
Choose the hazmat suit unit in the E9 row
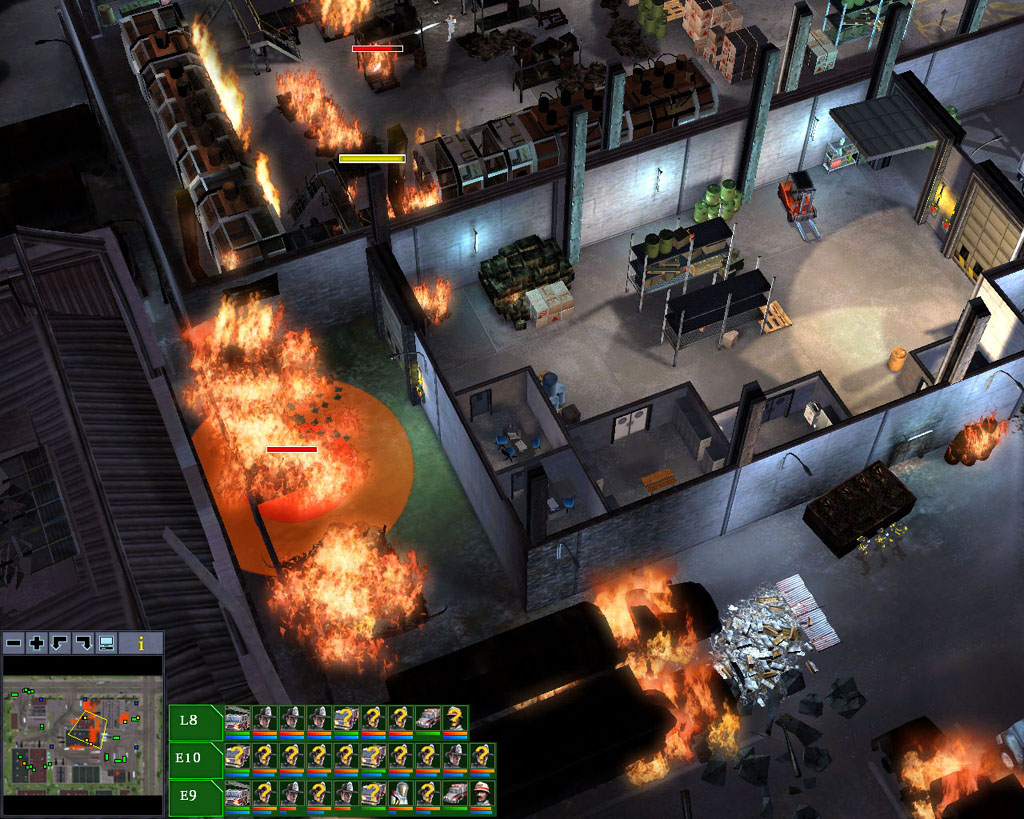click(400, 795)
